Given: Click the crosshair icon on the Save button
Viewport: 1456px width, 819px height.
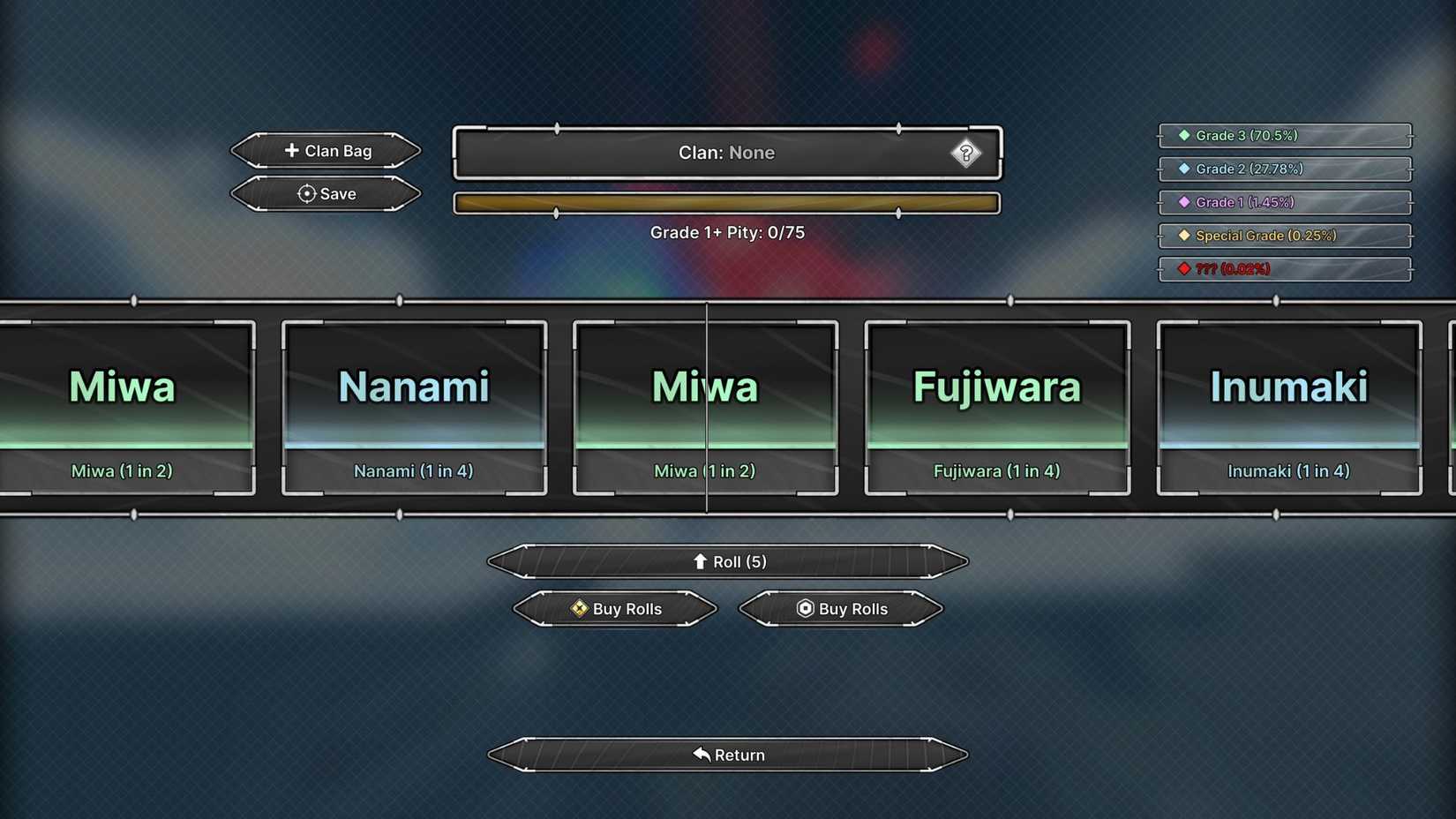Looking at the screenshot, I should click(x=306, y=194).
